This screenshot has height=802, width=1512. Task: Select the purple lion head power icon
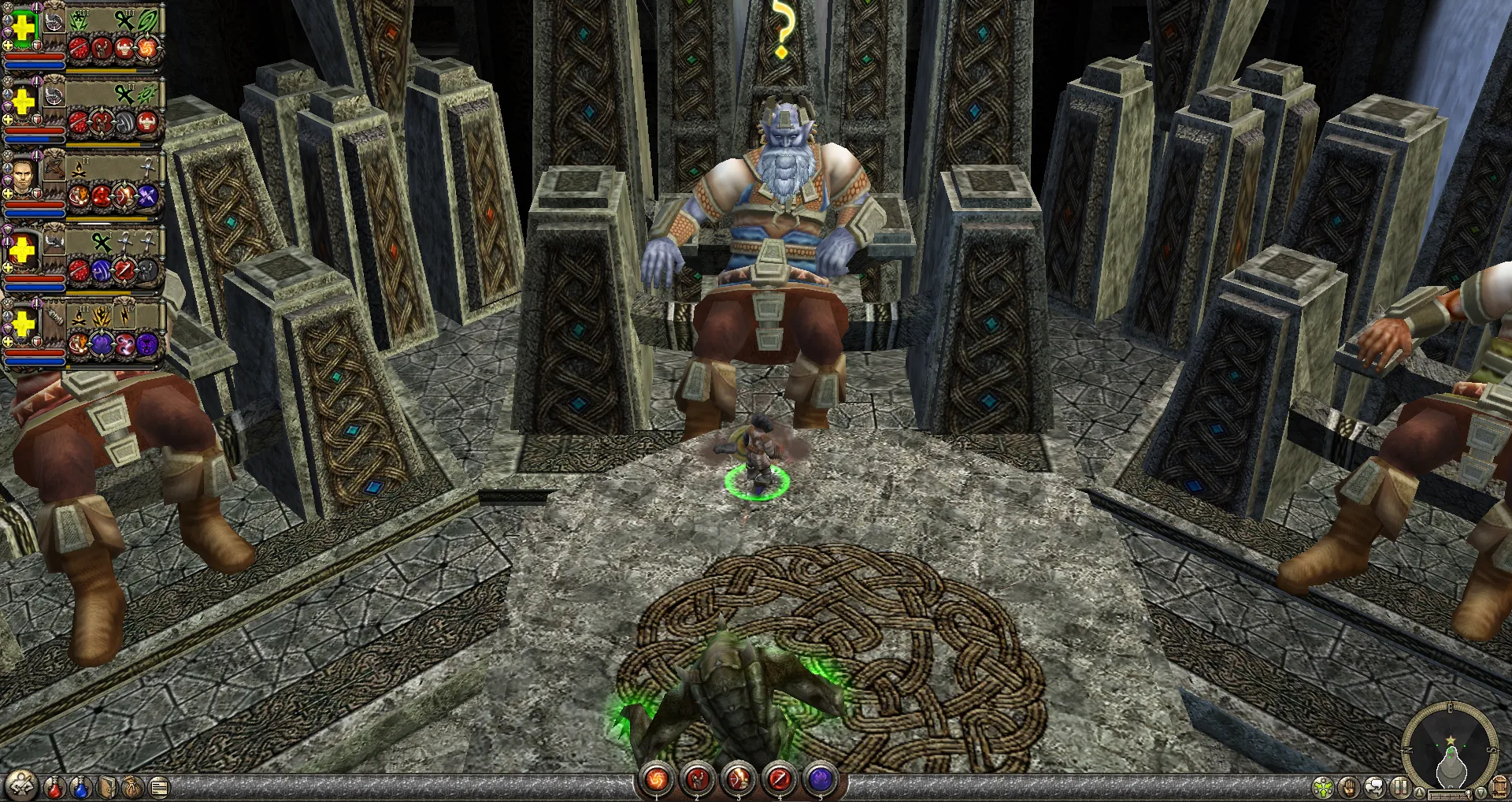pyautogui.click(x=146, y=343)
